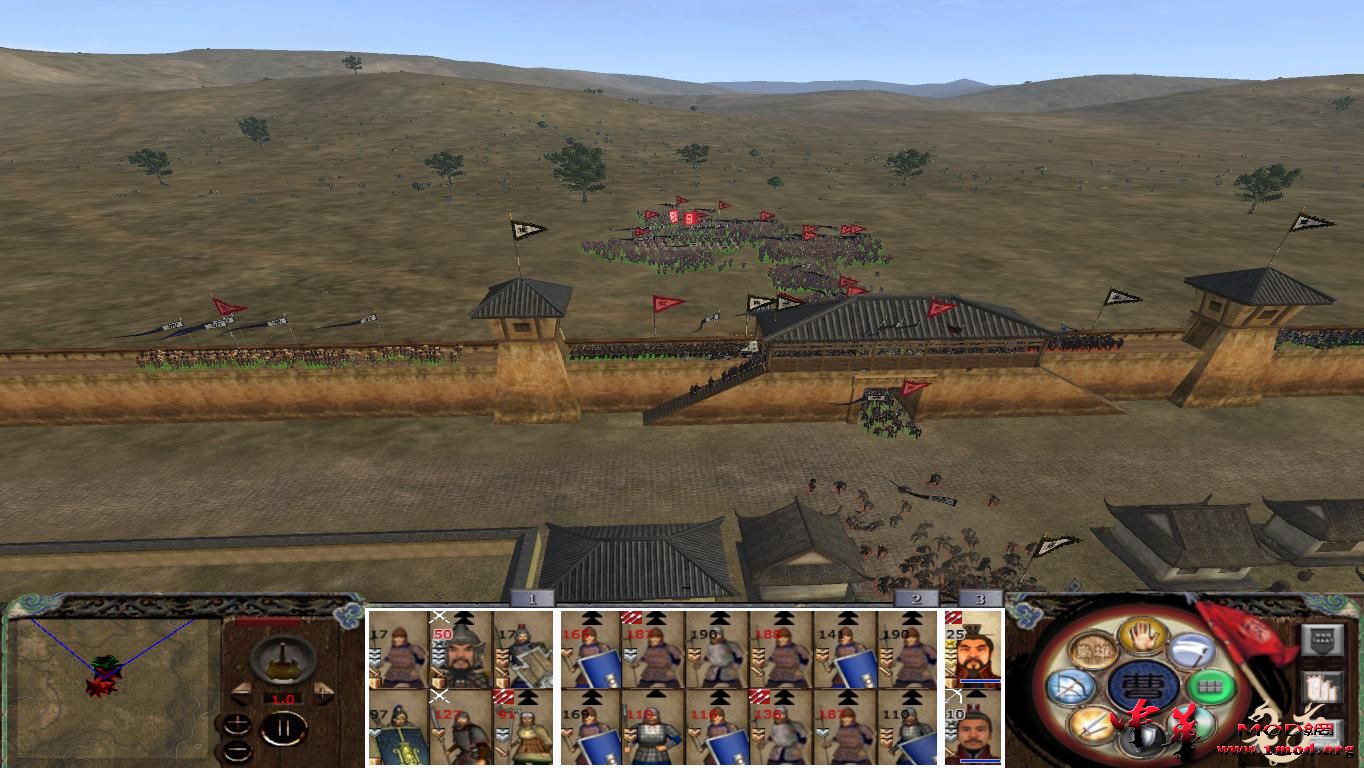The height and width of the screenshot is (768, 1364).
Task: Zoom the minimap in with the plus icon
Action: (237, 724)
